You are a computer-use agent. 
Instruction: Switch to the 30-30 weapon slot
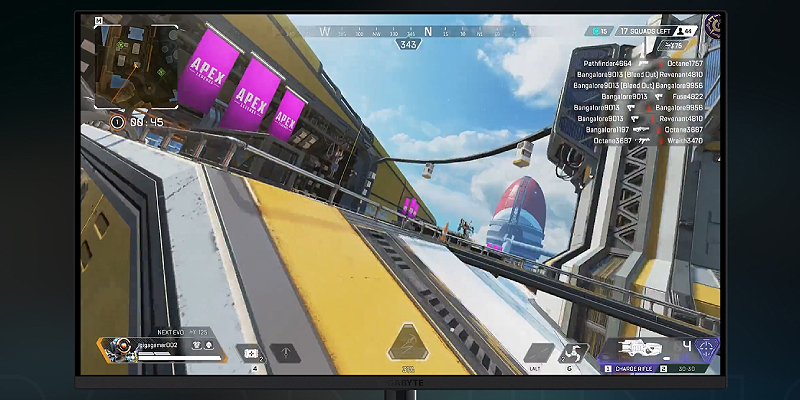[x=688, y=369]
